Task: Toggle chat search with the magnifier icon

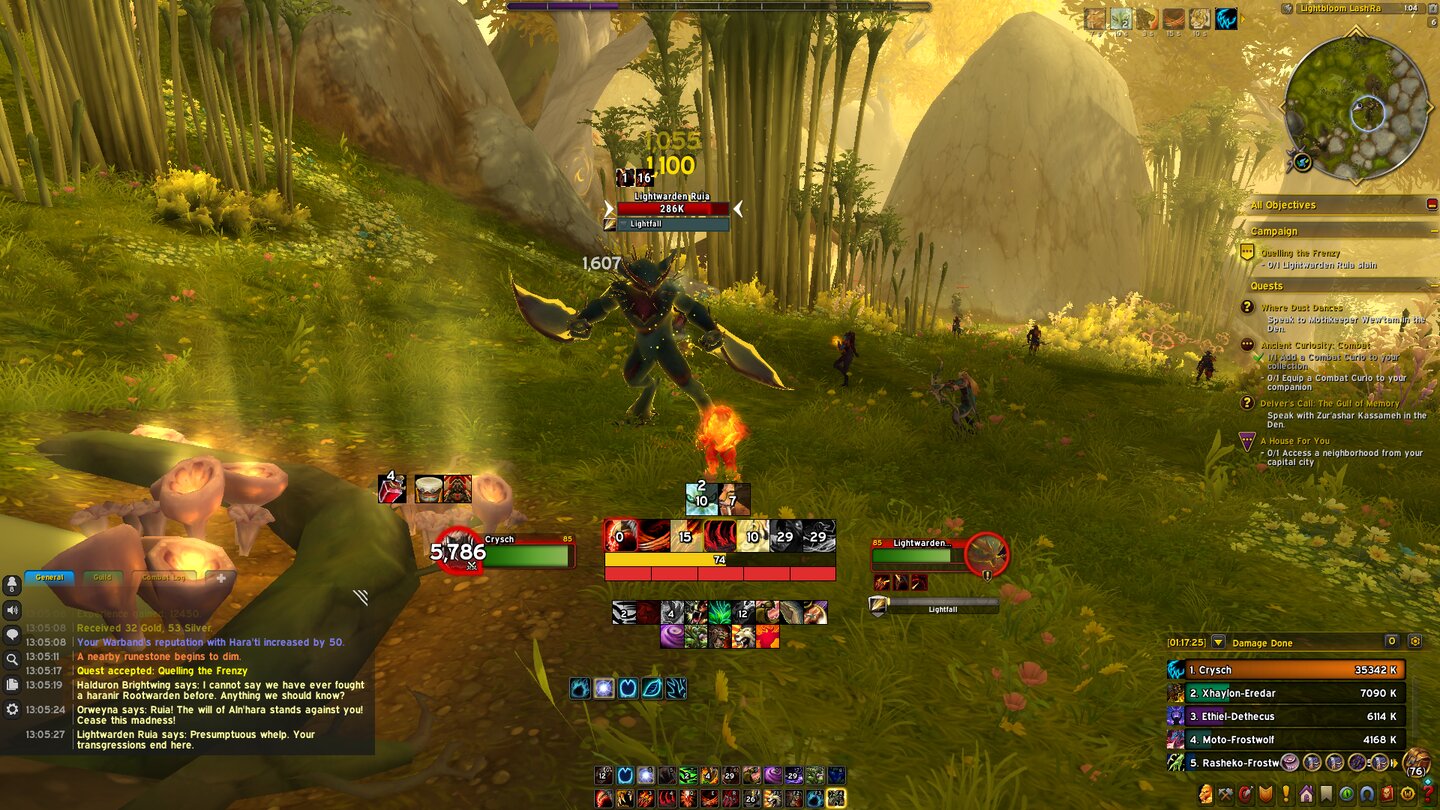Action: (x=11, y=656)
